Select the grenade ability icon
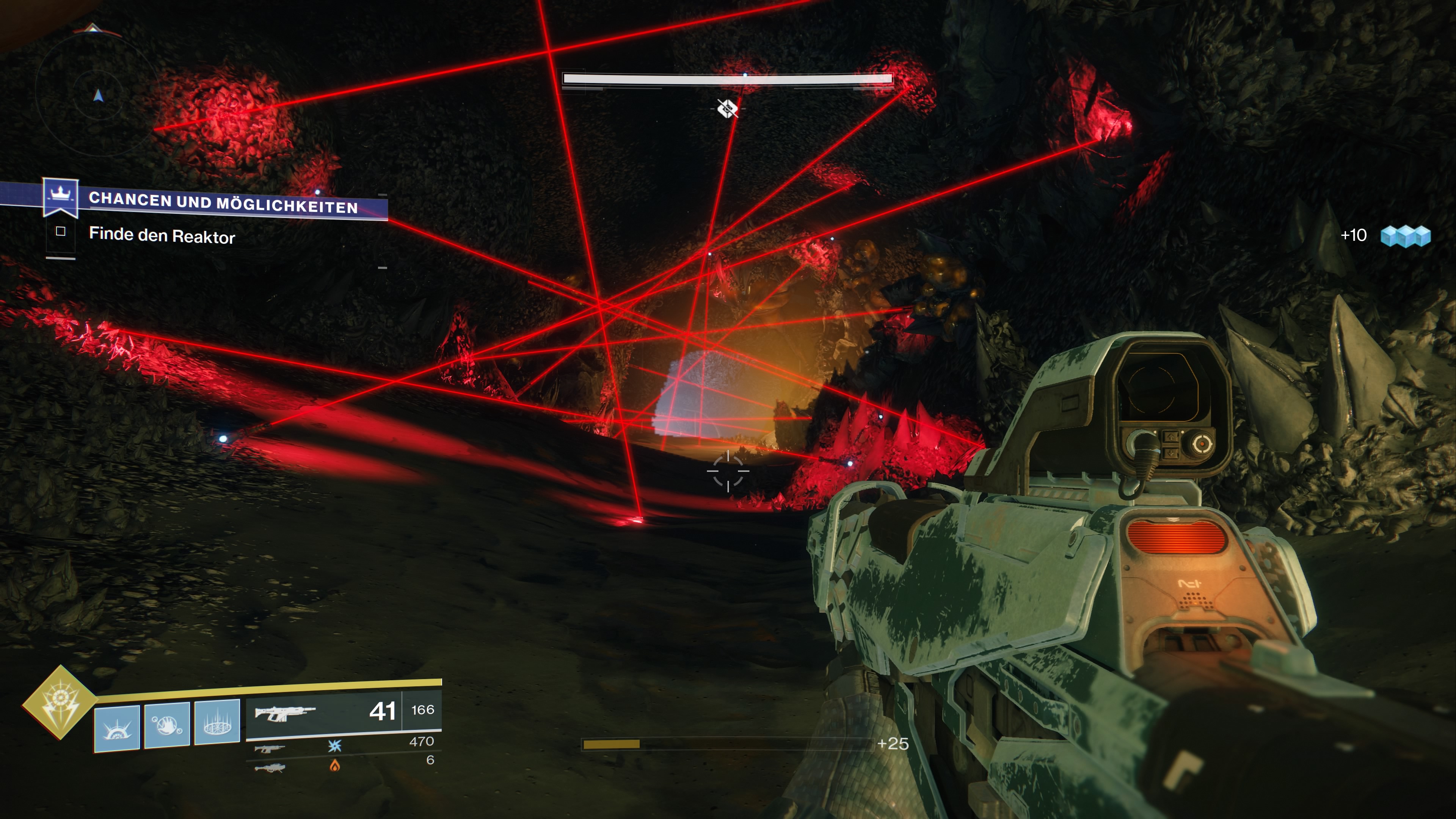1456x819 pixels. pos(117,728)
